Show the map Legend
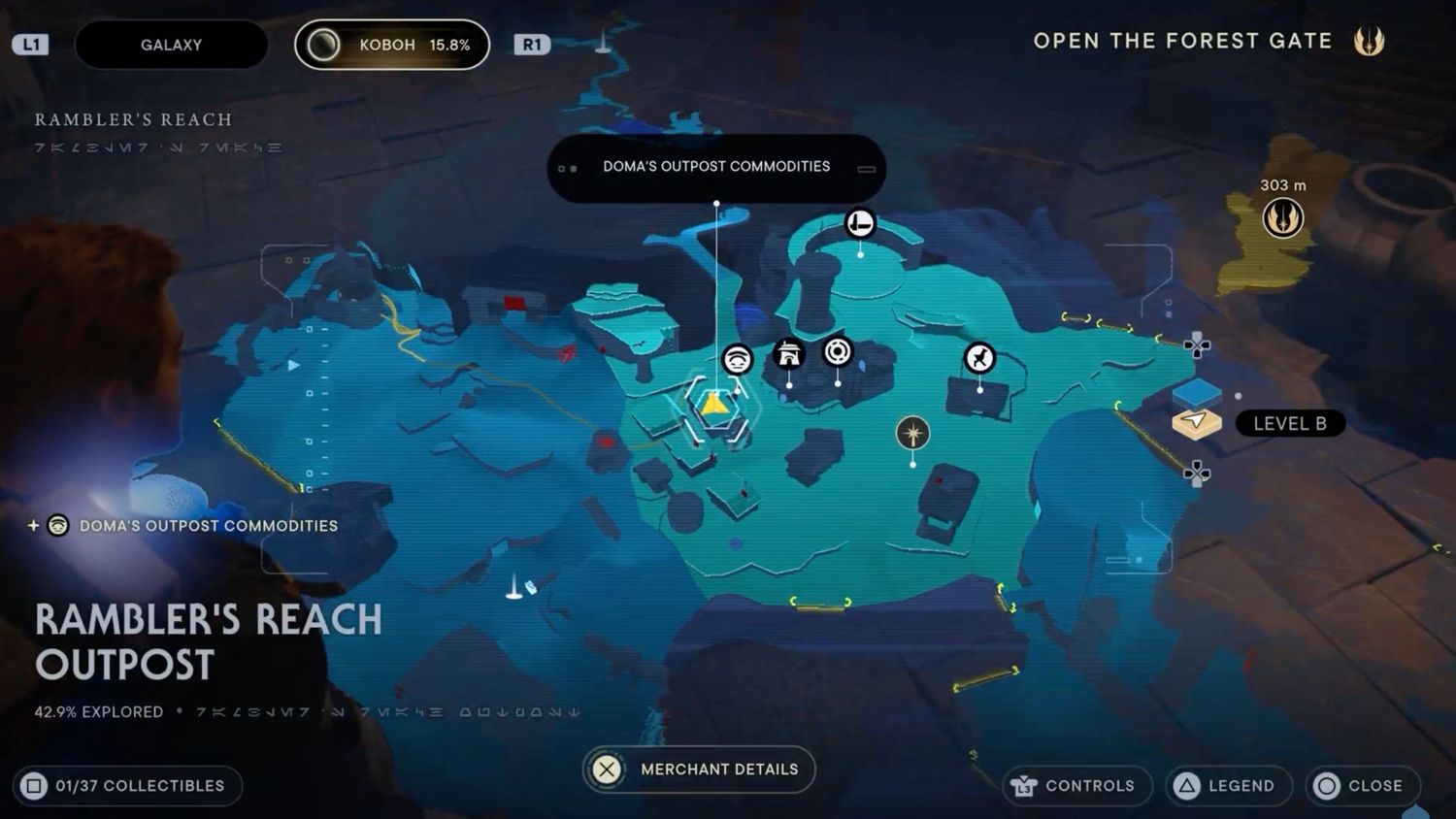Image resolution: width=1456 pixels, height=819 pixels. point(1228,786)
